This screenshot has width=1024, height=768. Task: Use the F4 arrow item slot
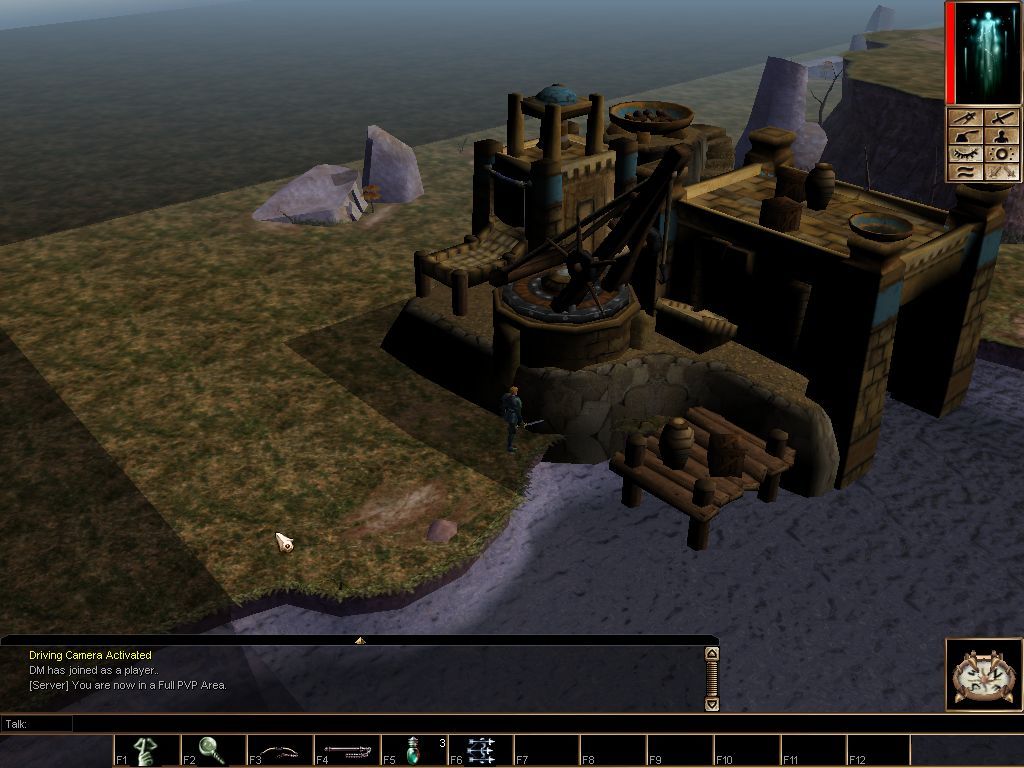[x=347, y=750]
